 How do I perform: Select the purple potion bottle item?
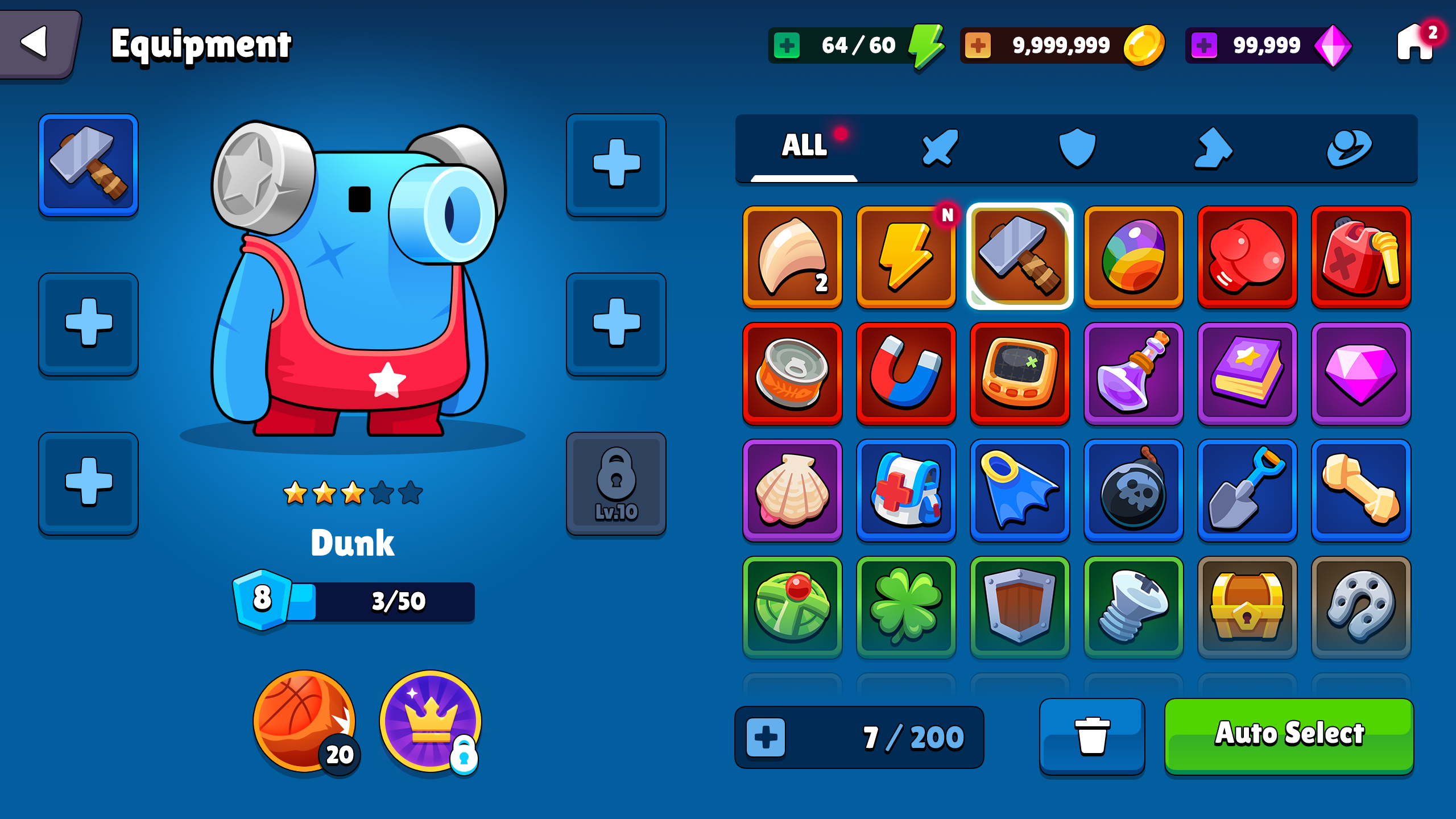[1134, 374]
